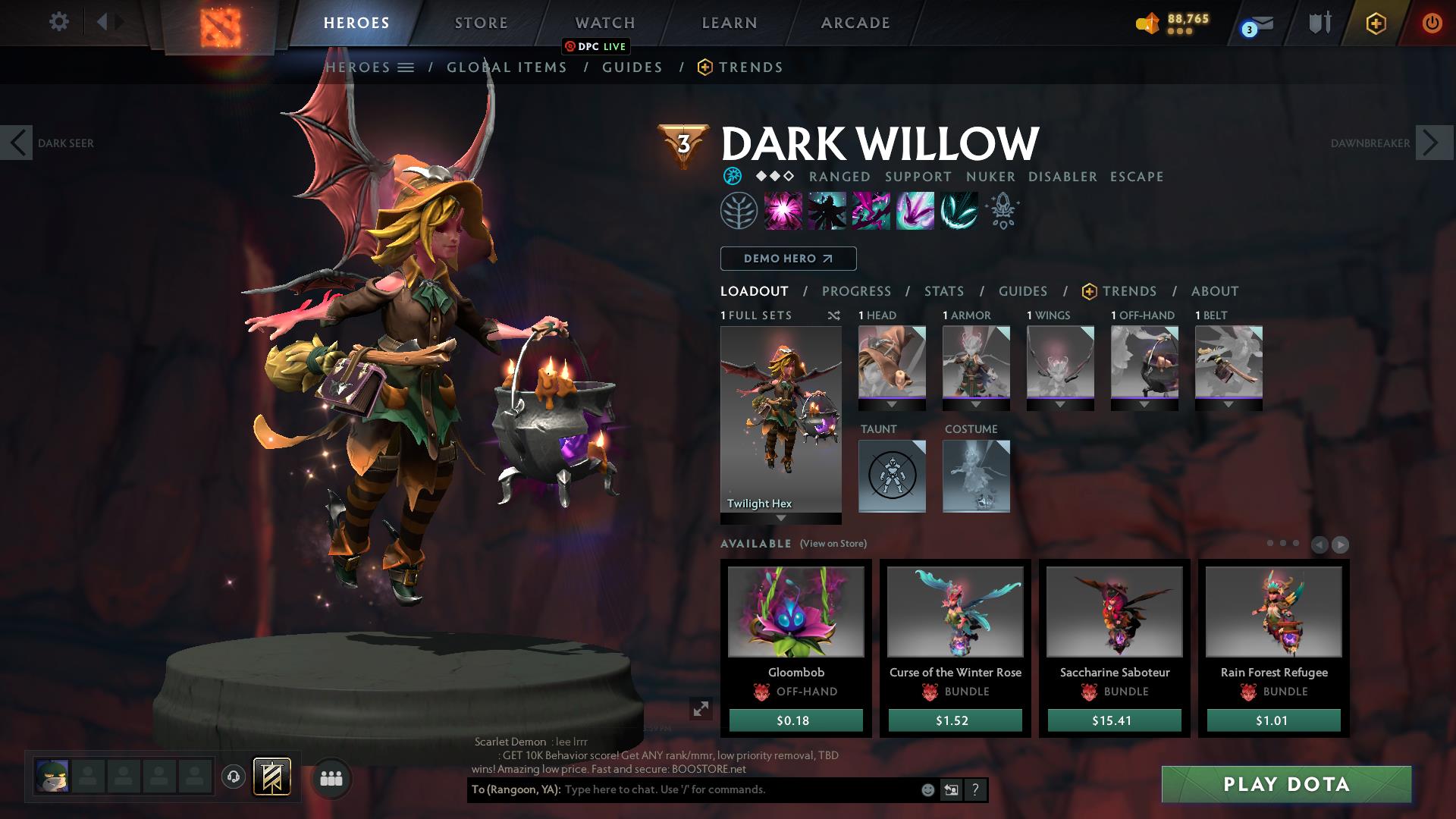Open settings with the gear icon
Image resolution: width=1456 pixels, height=819 pixels.
coord(59,22)
